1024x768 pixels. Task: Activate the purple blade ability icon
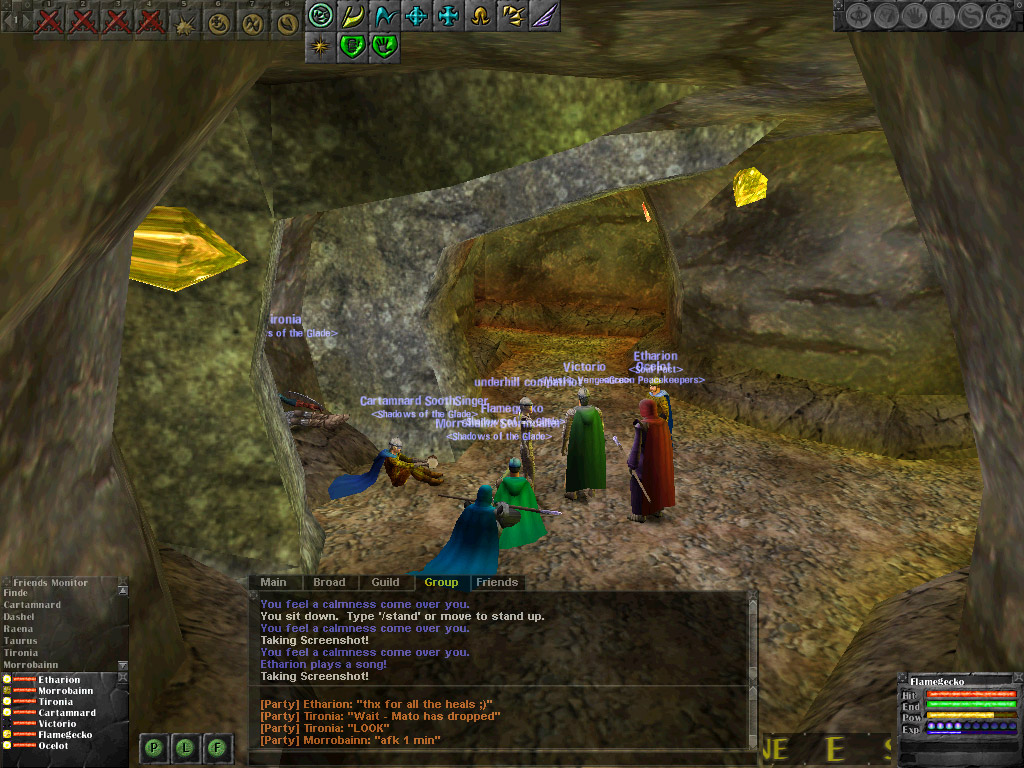pos(545,15)
